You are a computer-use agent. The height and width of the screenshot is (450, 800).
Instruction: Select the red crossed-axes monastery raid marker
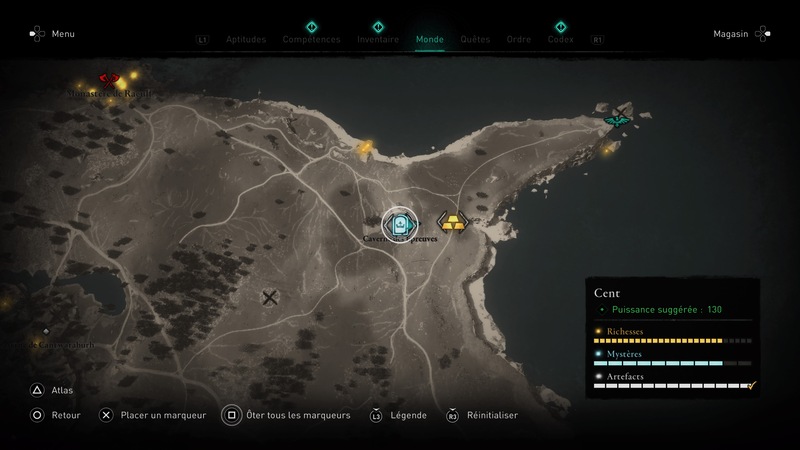(x=109, y=79)
